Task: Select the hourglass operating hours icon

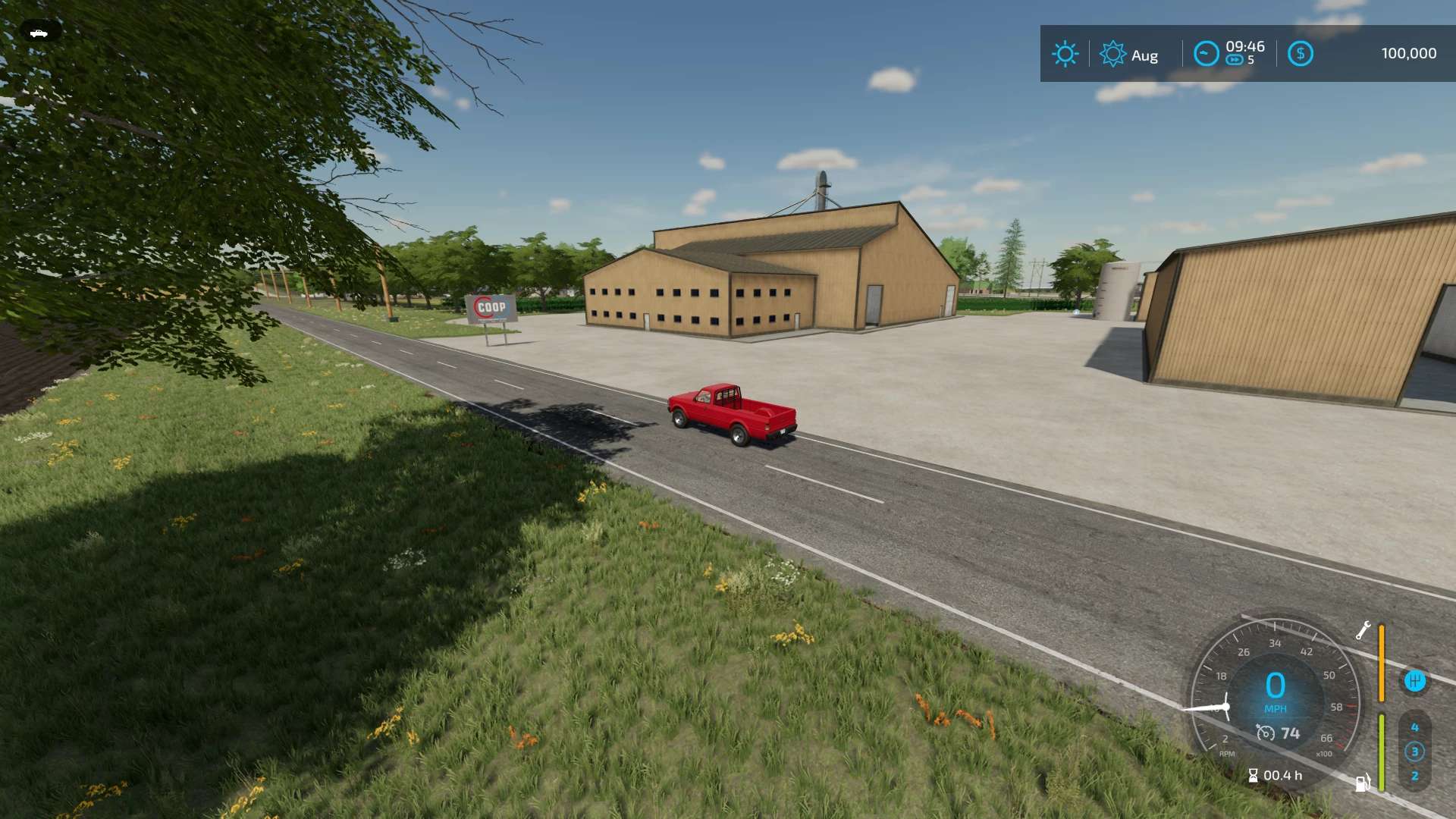Action: 1253,775
